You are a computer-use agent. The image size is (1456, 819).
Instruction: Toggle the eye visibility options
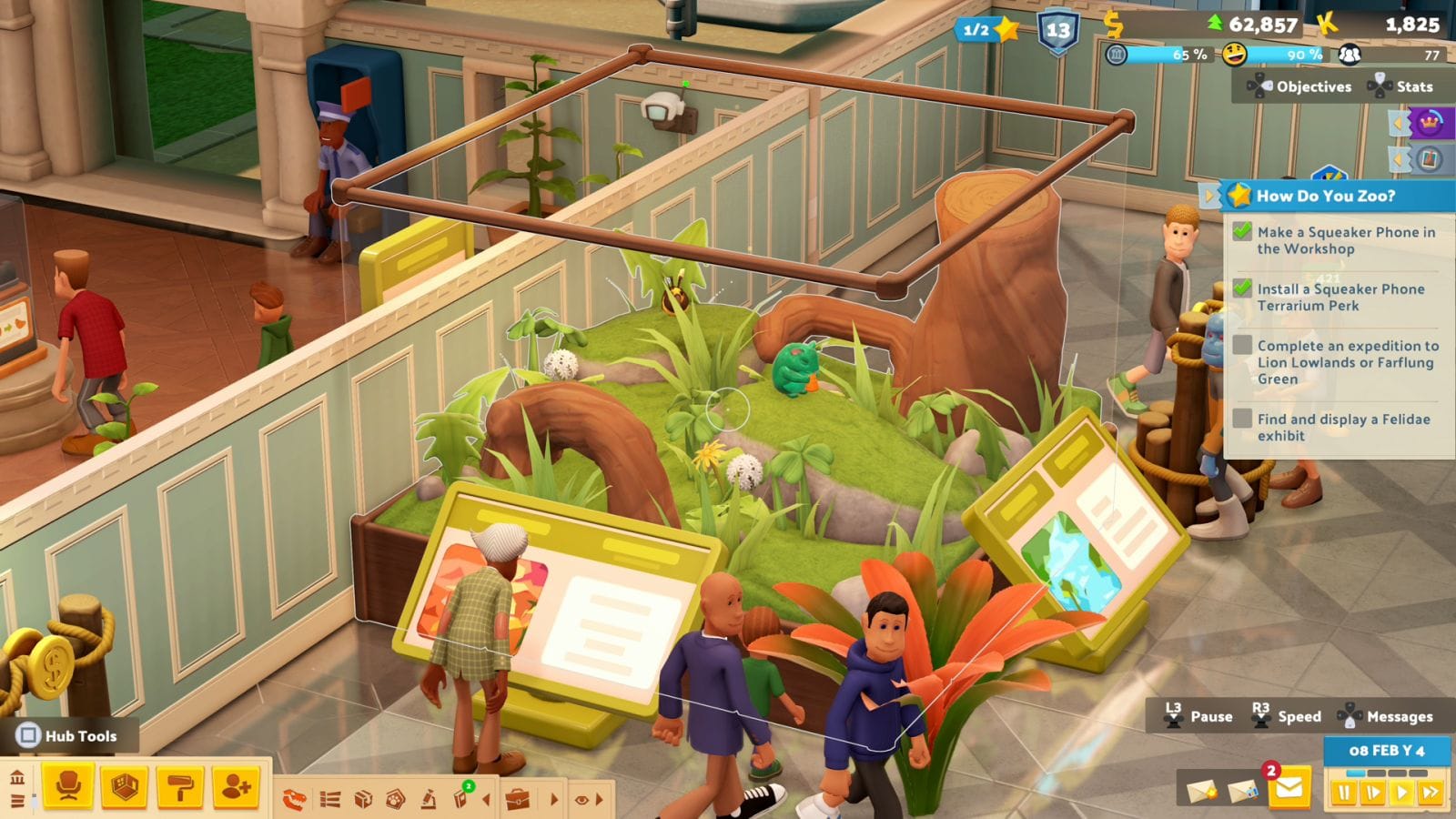point(581,800)
